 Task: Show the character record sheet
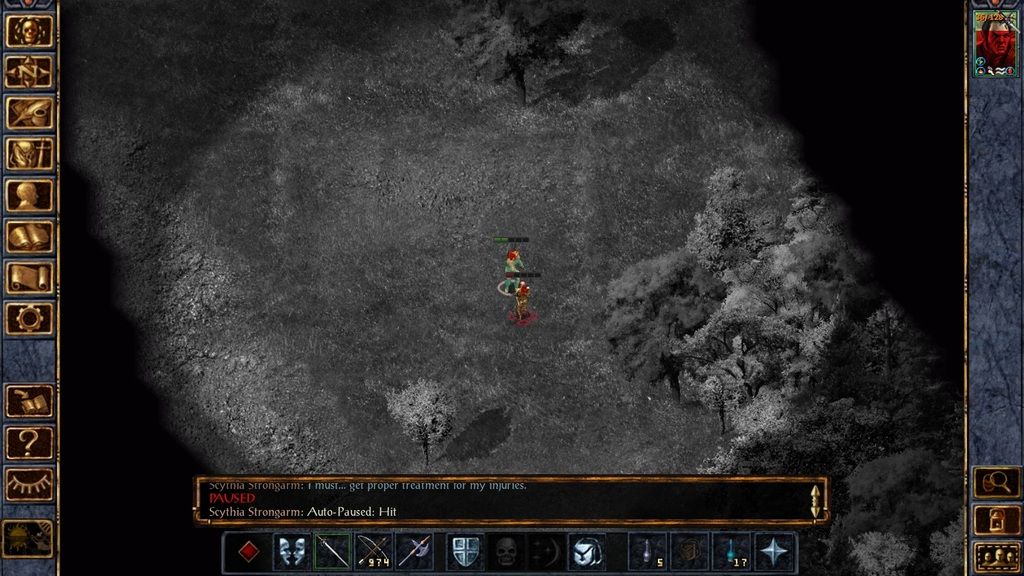(x=29, y=195)
